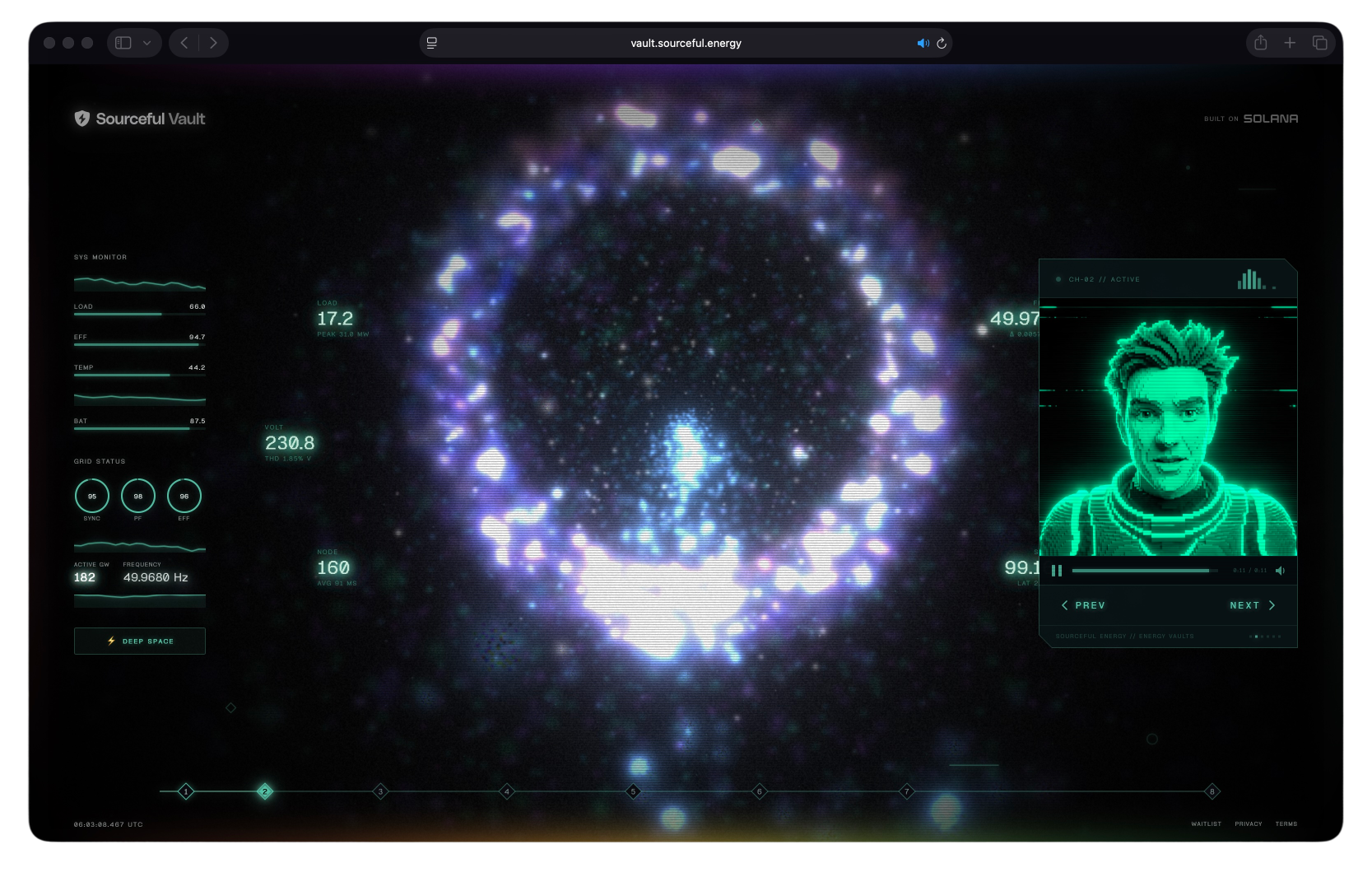The width and height of the screenshot is (1372, 877).
Task: Click the Sourceful Vault logo
Action: point(140,119)
